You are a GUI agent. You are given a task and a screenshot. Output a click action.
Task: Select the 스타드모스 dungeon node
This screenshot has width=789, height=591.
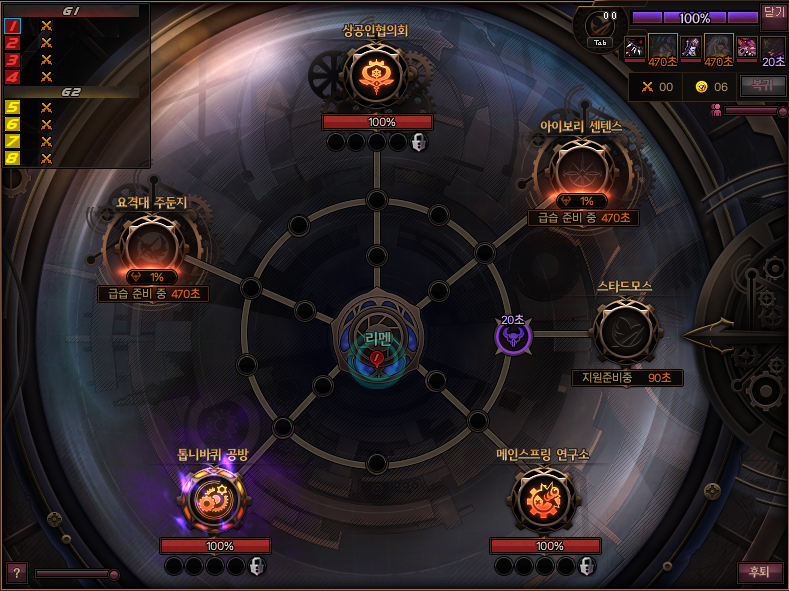point(625,332)
